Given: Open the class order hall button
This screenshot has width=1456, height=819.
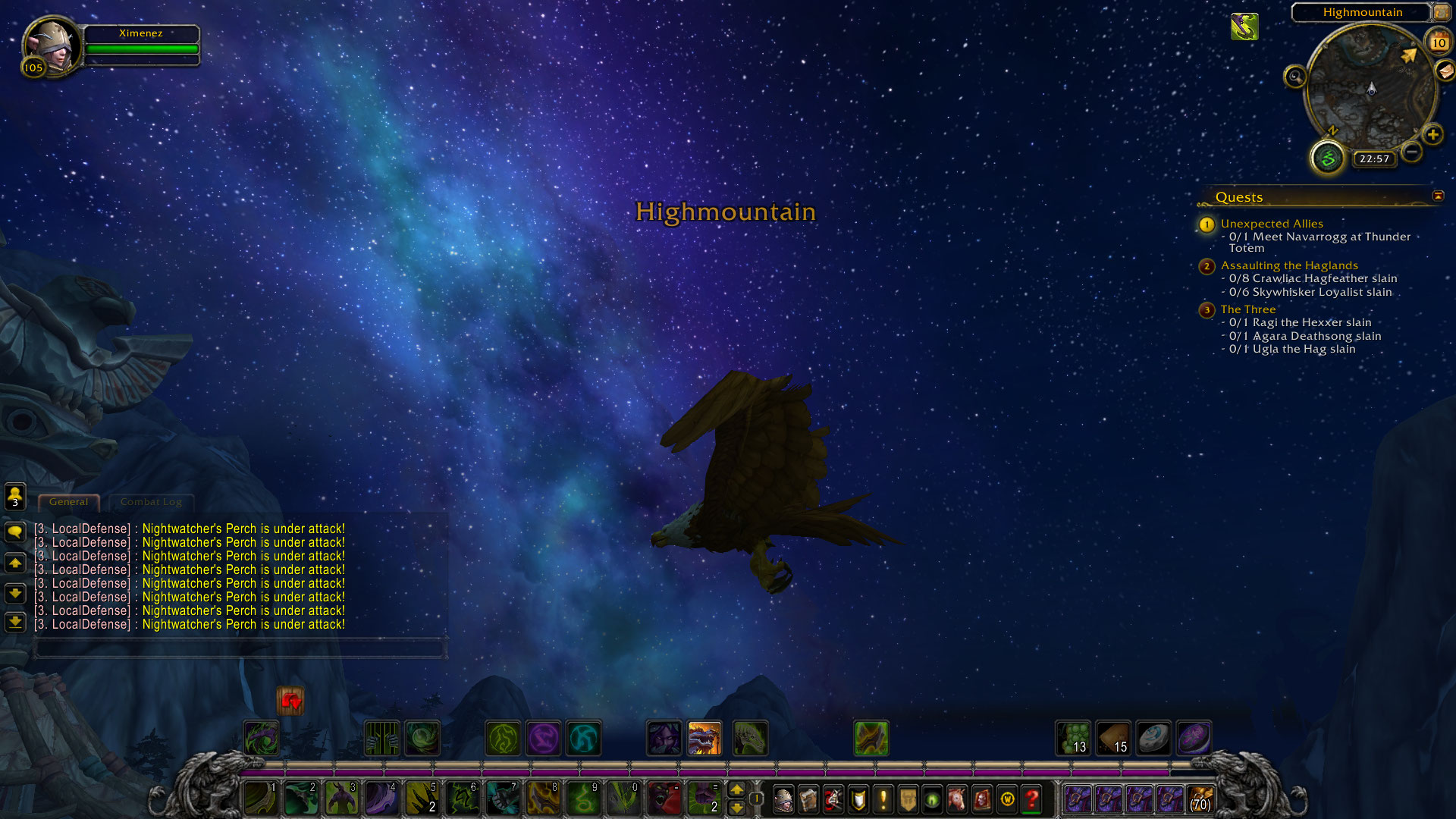Looking at the screenshot, I should coord(1327,158).
